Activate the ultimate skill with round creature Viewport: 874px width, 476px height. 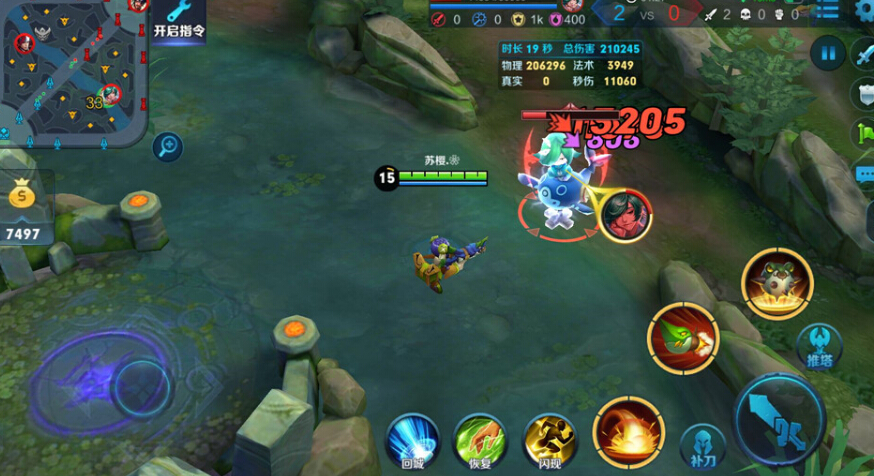click(777, 284)
